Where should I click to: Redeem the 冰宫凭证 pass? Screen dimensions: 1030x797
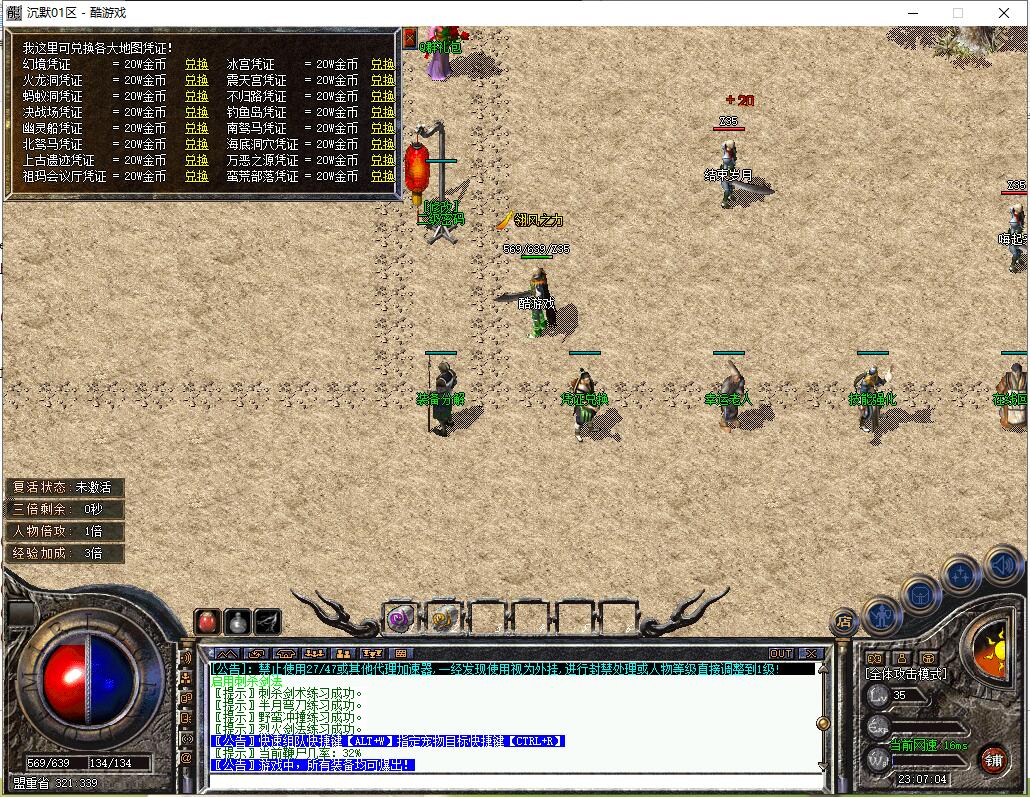tap(382, 64)
